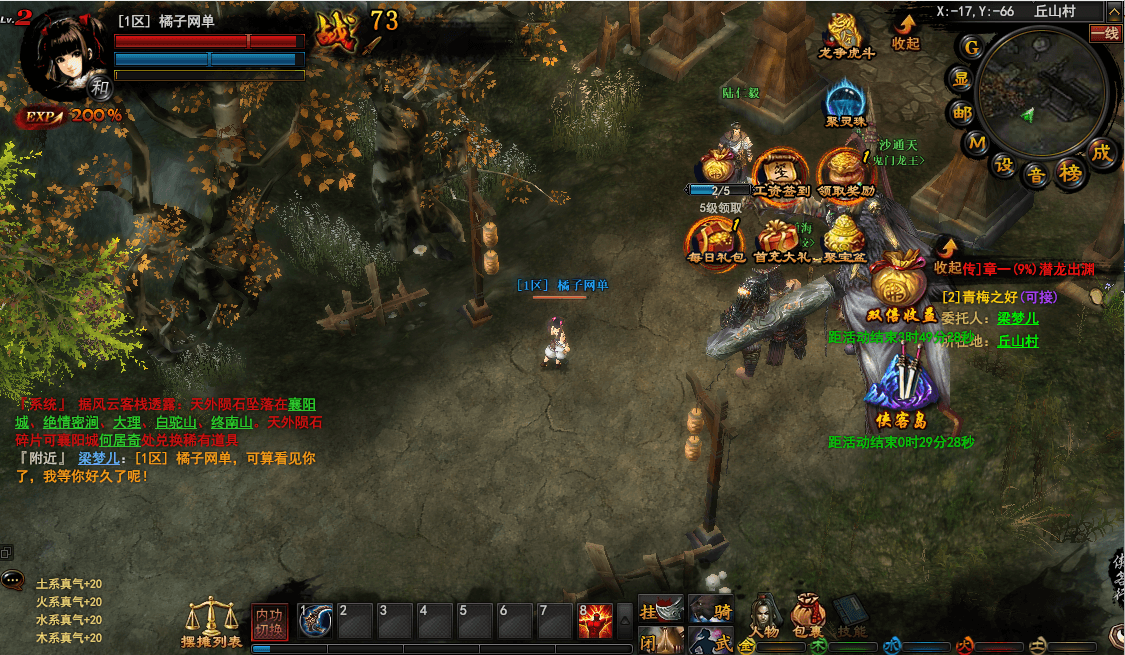Open the 人物 character panel

click(765, 612)
